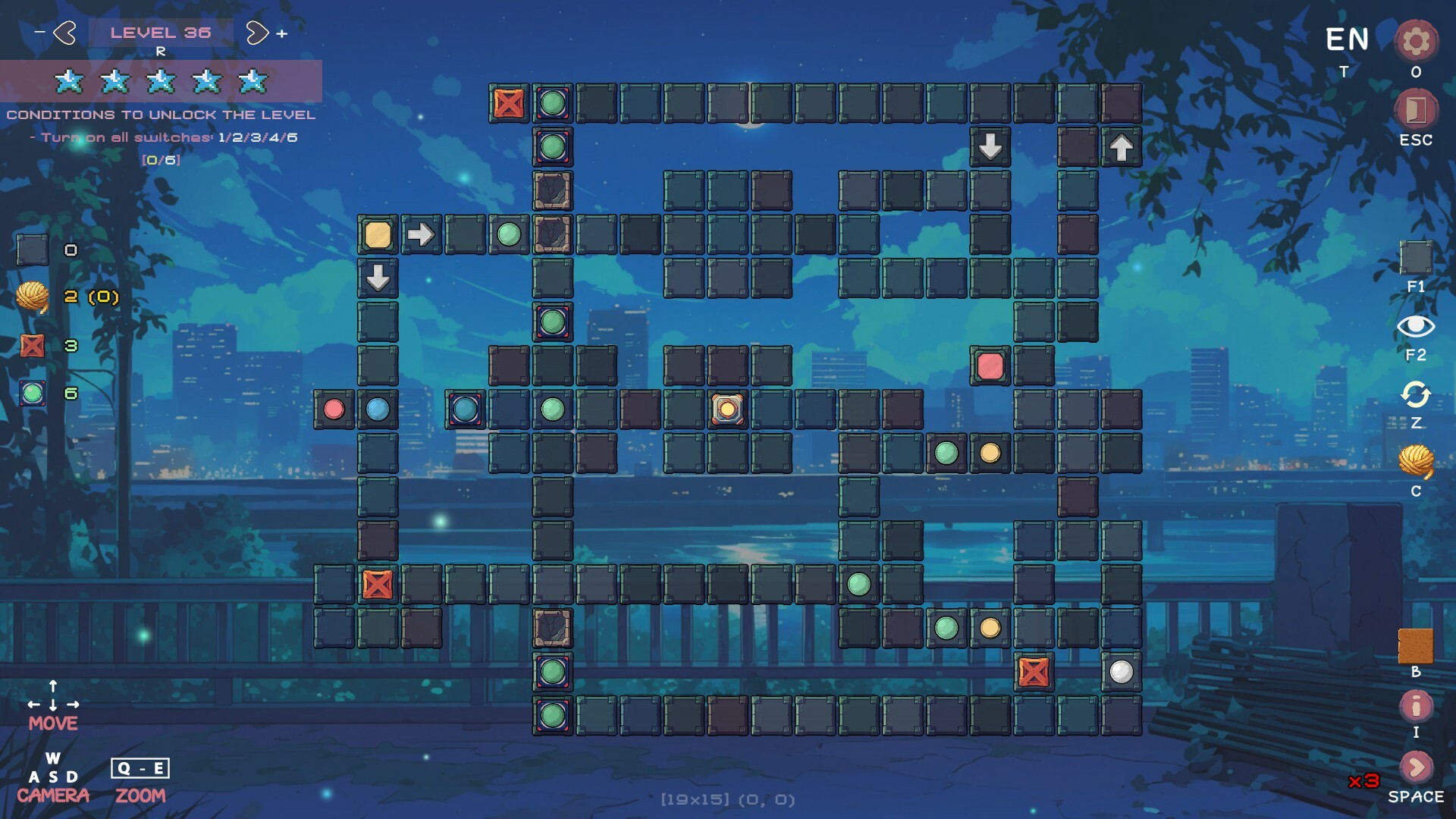Viewport: 1456px width, 819px height.
Task: Select the first unlock star
Action: pos(71,80)
